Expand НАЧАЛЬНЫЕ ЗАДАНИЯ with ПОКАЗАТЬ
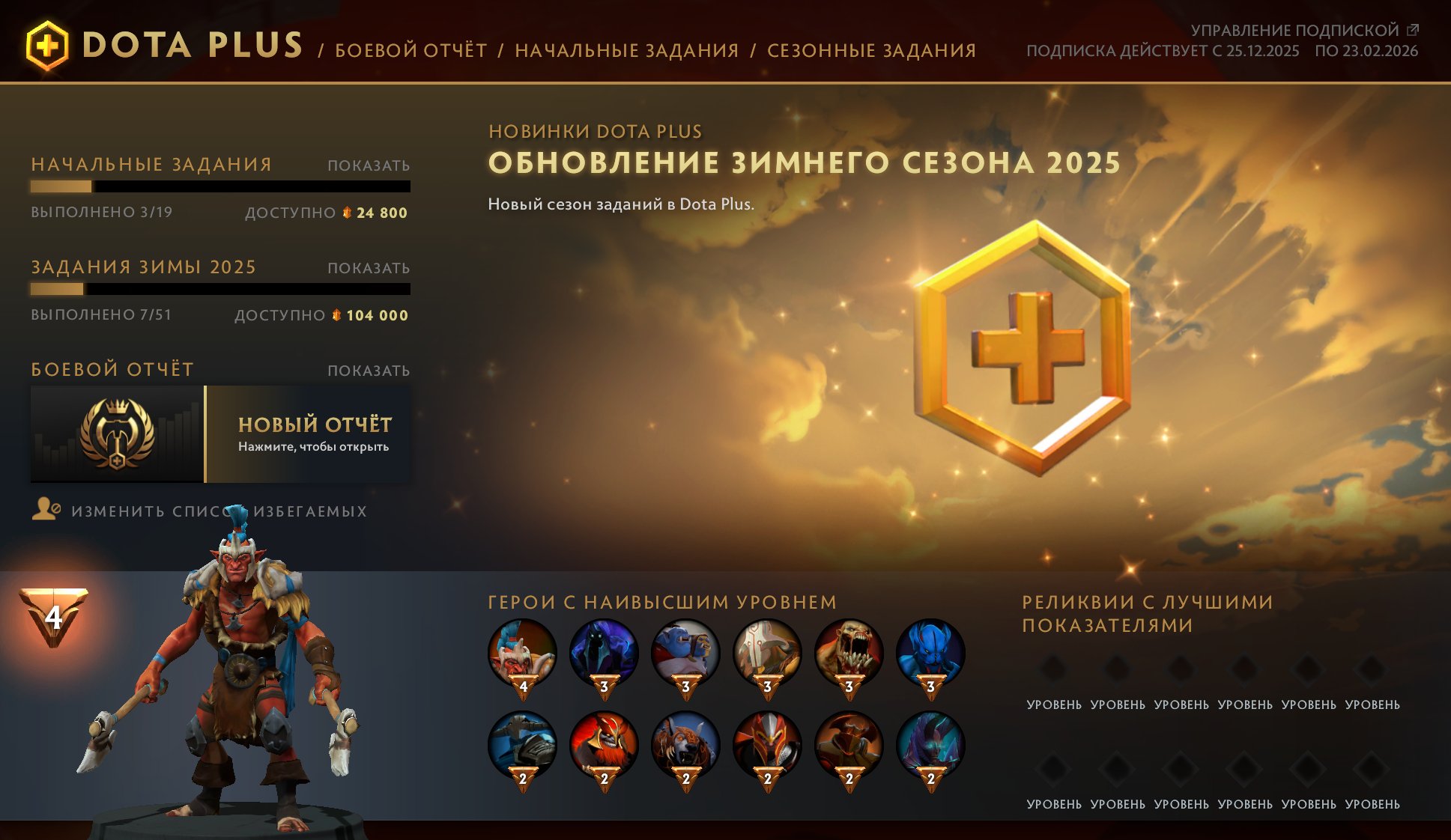This screenshot has height=840, width=1451. (x=369, y=164)
